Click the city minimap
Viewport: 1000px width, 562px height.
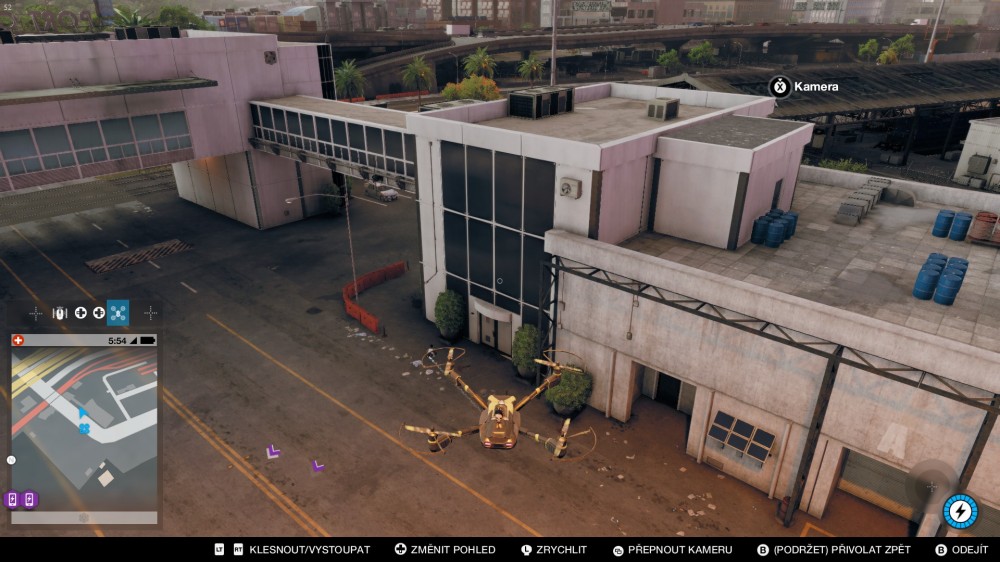[84, 428]
